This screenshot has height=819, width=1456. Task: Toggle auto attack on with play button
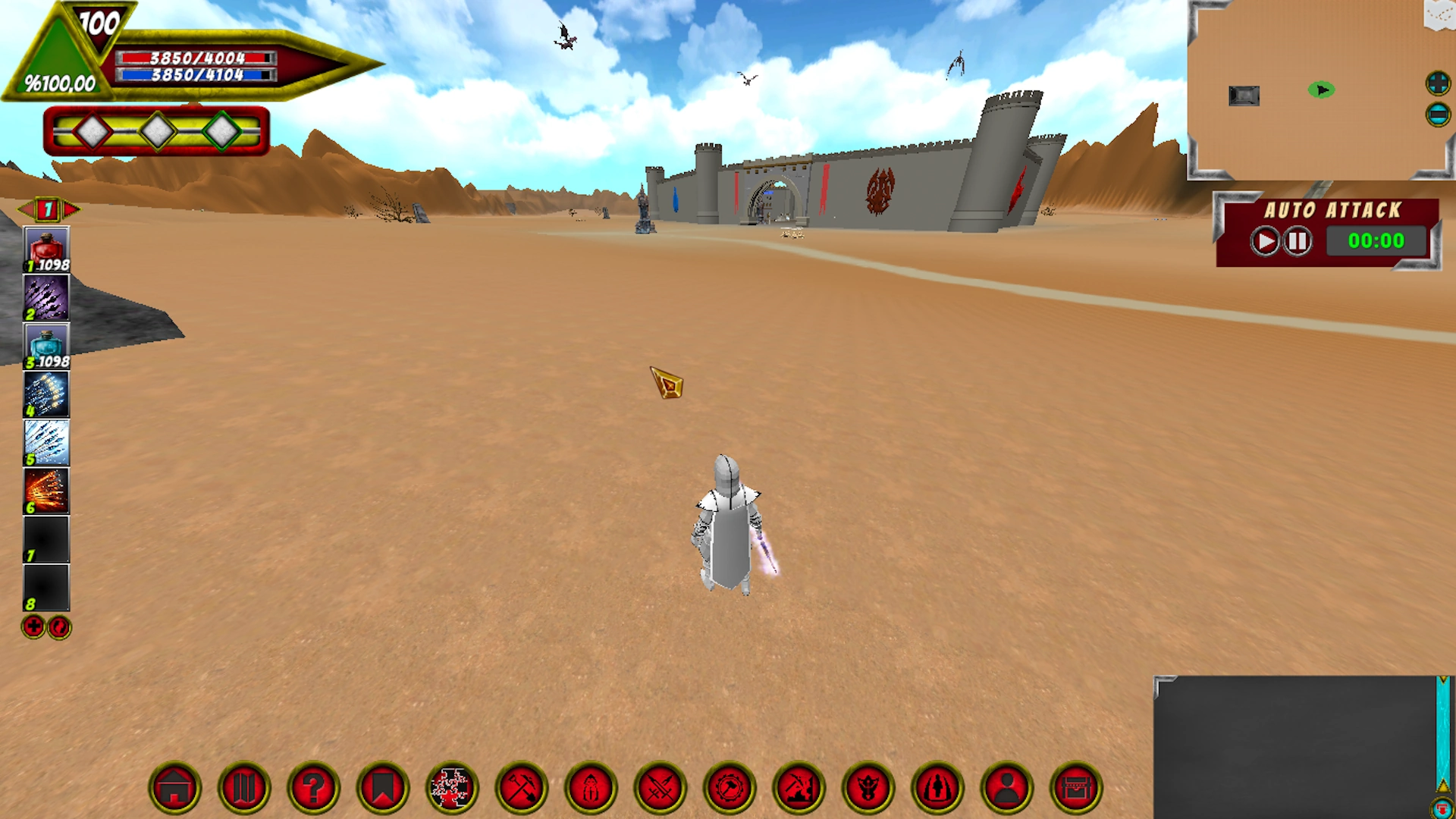(x=1265, y=241)
